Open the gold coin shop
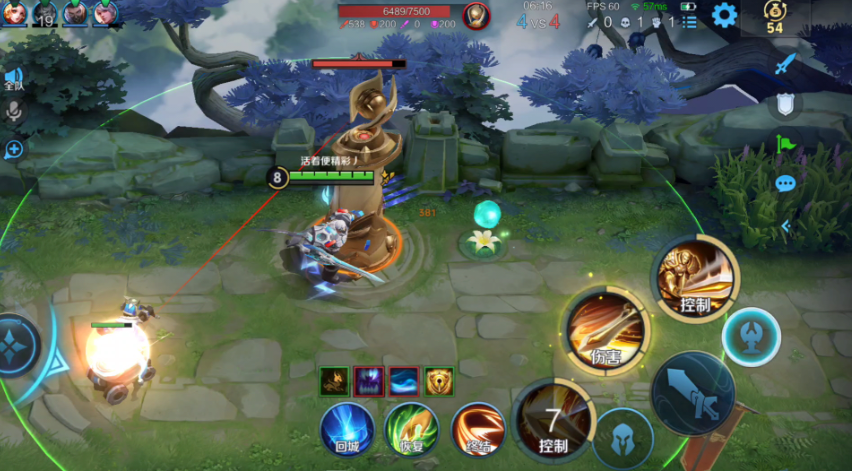 click(x=774, y=17)
